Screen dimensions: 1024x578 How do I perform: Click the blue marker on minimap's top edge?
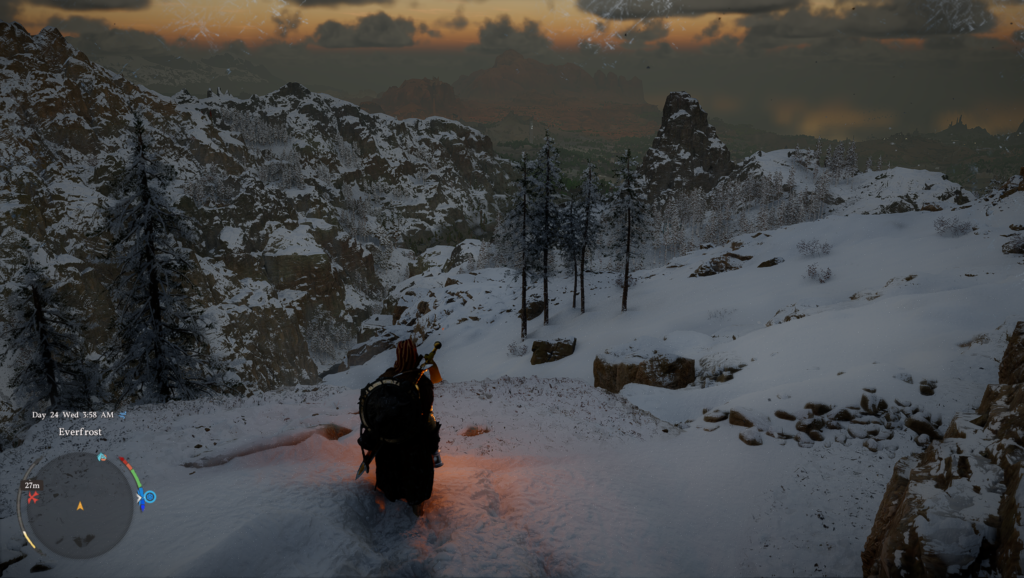click(x=101, y=456)
